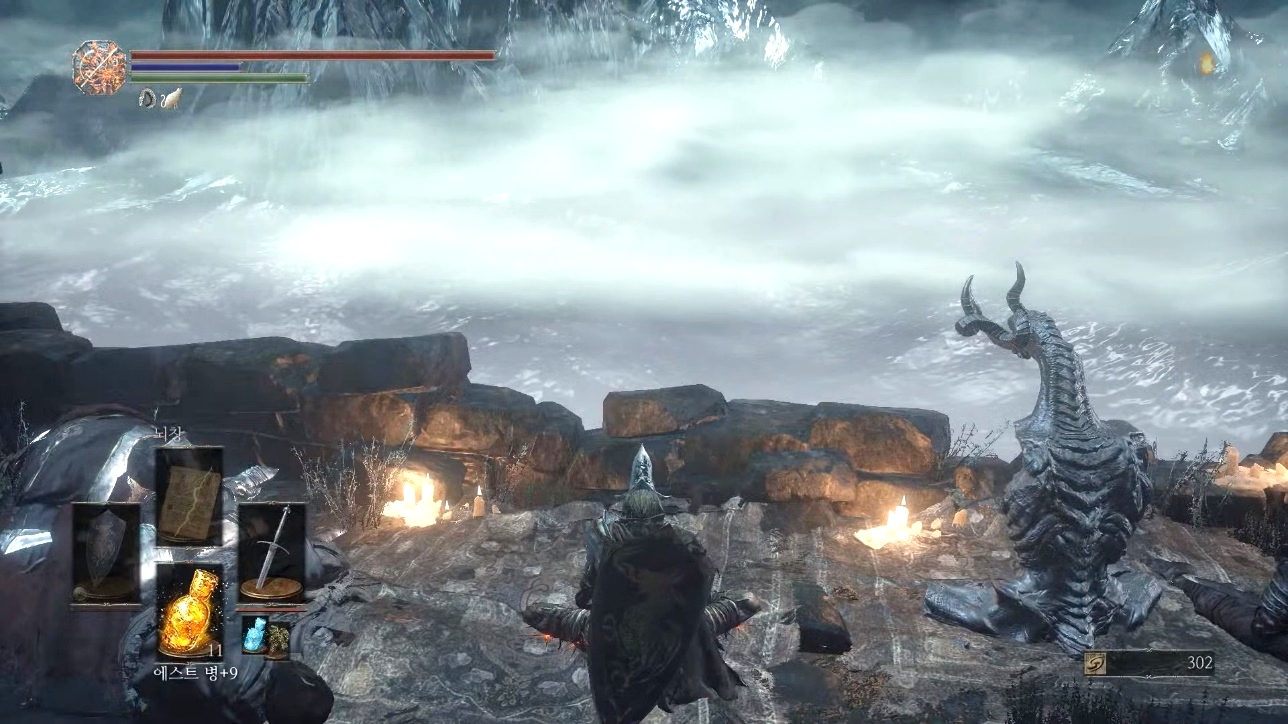Click the octagonal covenant emblem icon
The width and height of the screenshot is (1288, 724).
(x=99, y=68)
